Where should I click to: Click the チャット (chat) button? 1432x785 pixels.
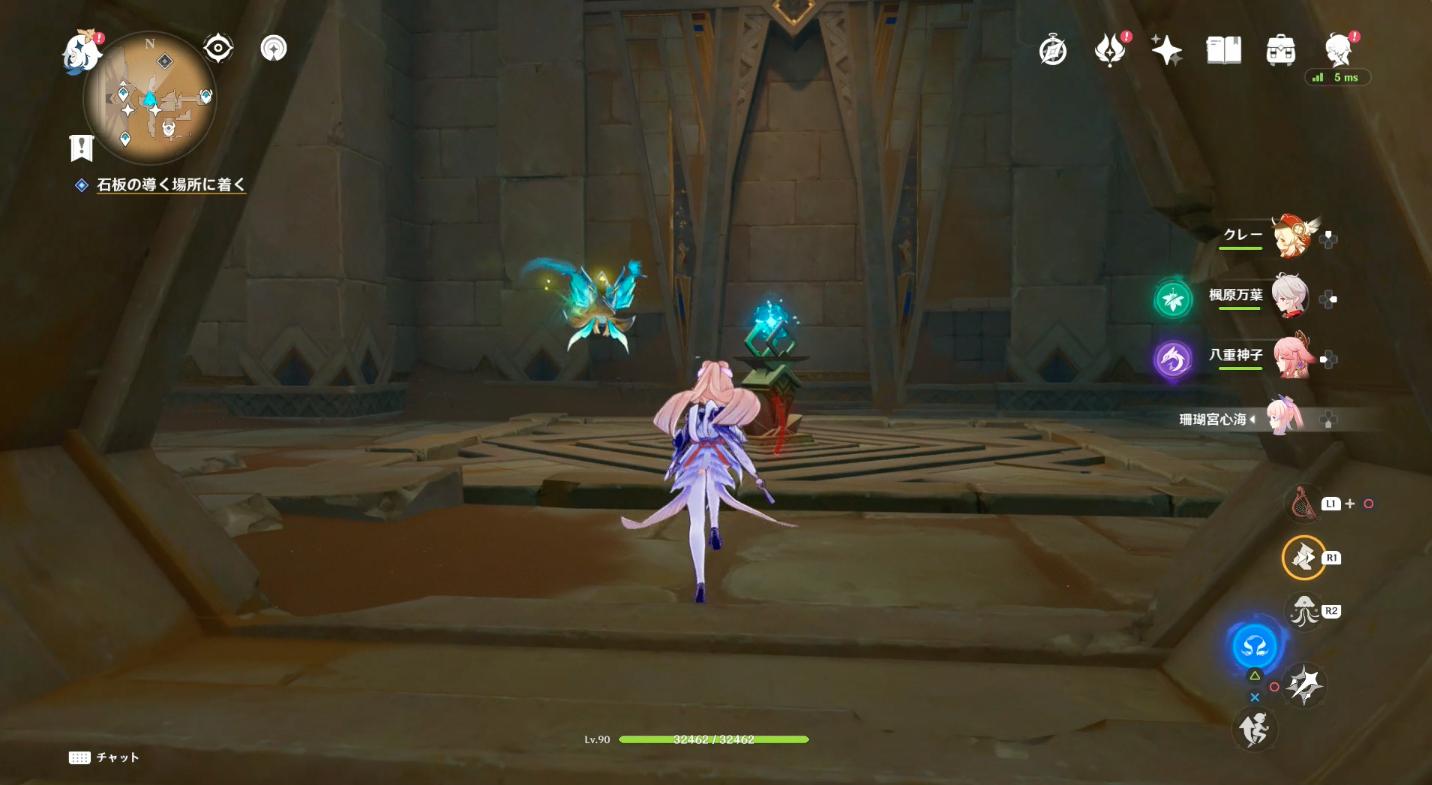pyautogui.click(x=105, y=757)
